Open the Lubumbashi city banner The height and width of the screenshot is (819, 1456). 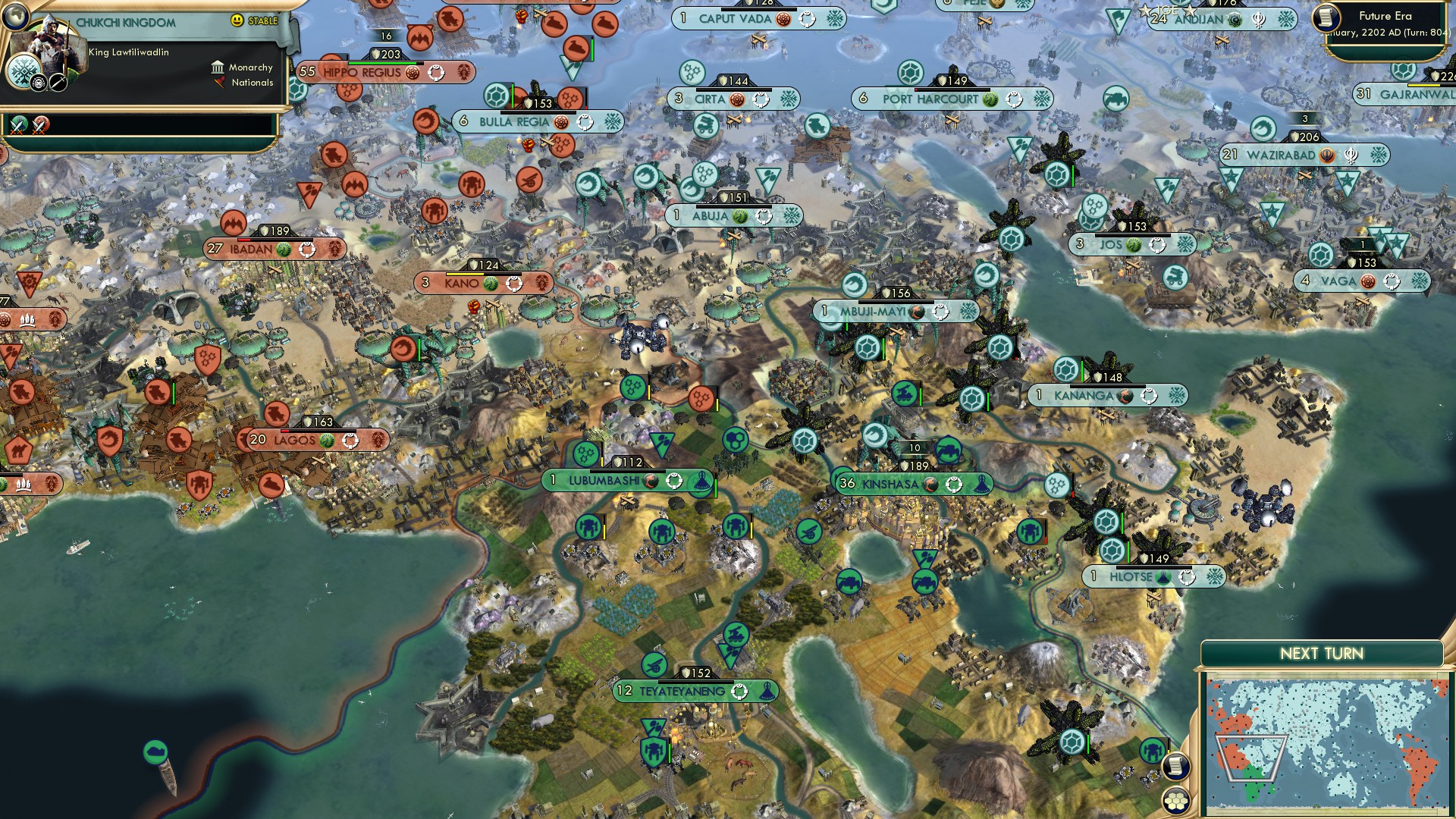[x=604, y=481]
